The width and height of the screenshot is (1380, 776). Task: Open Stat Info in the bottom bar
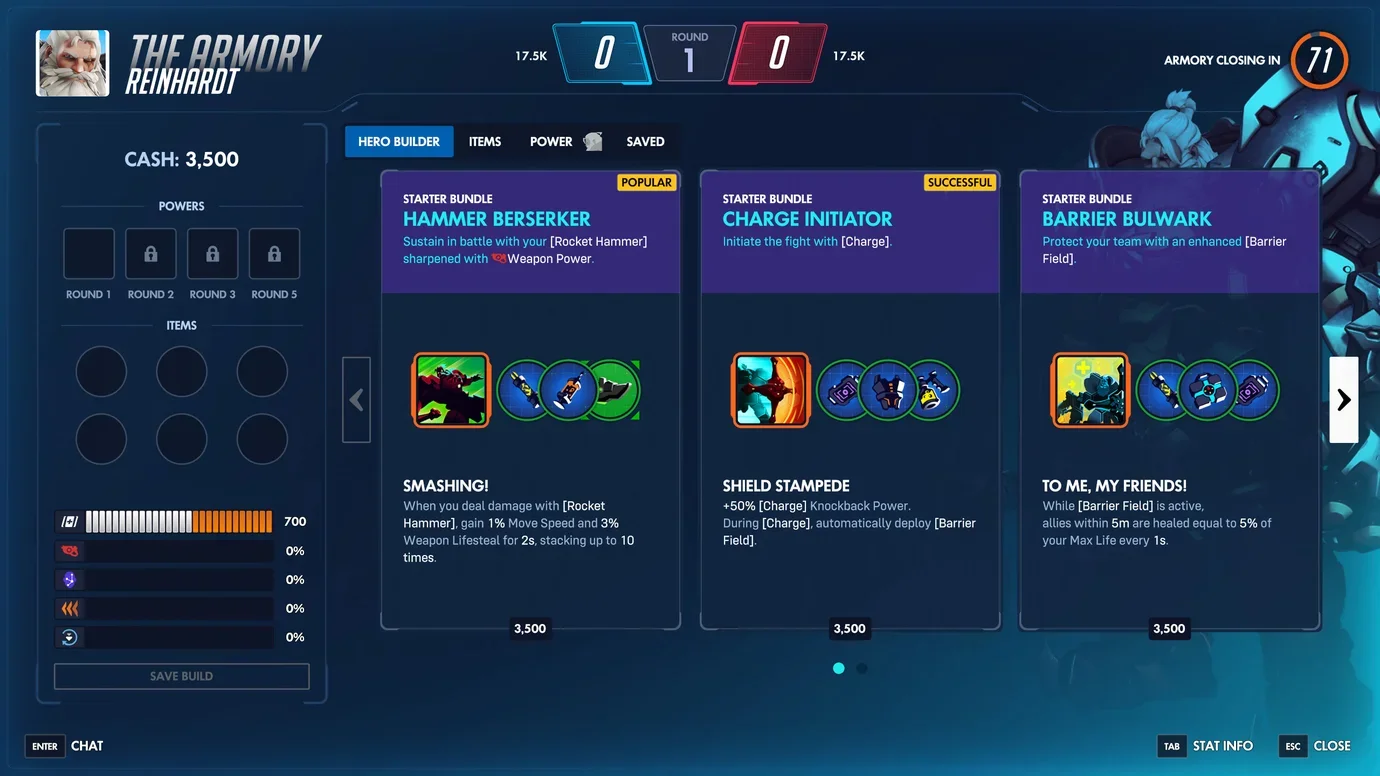click(1222, 745)
